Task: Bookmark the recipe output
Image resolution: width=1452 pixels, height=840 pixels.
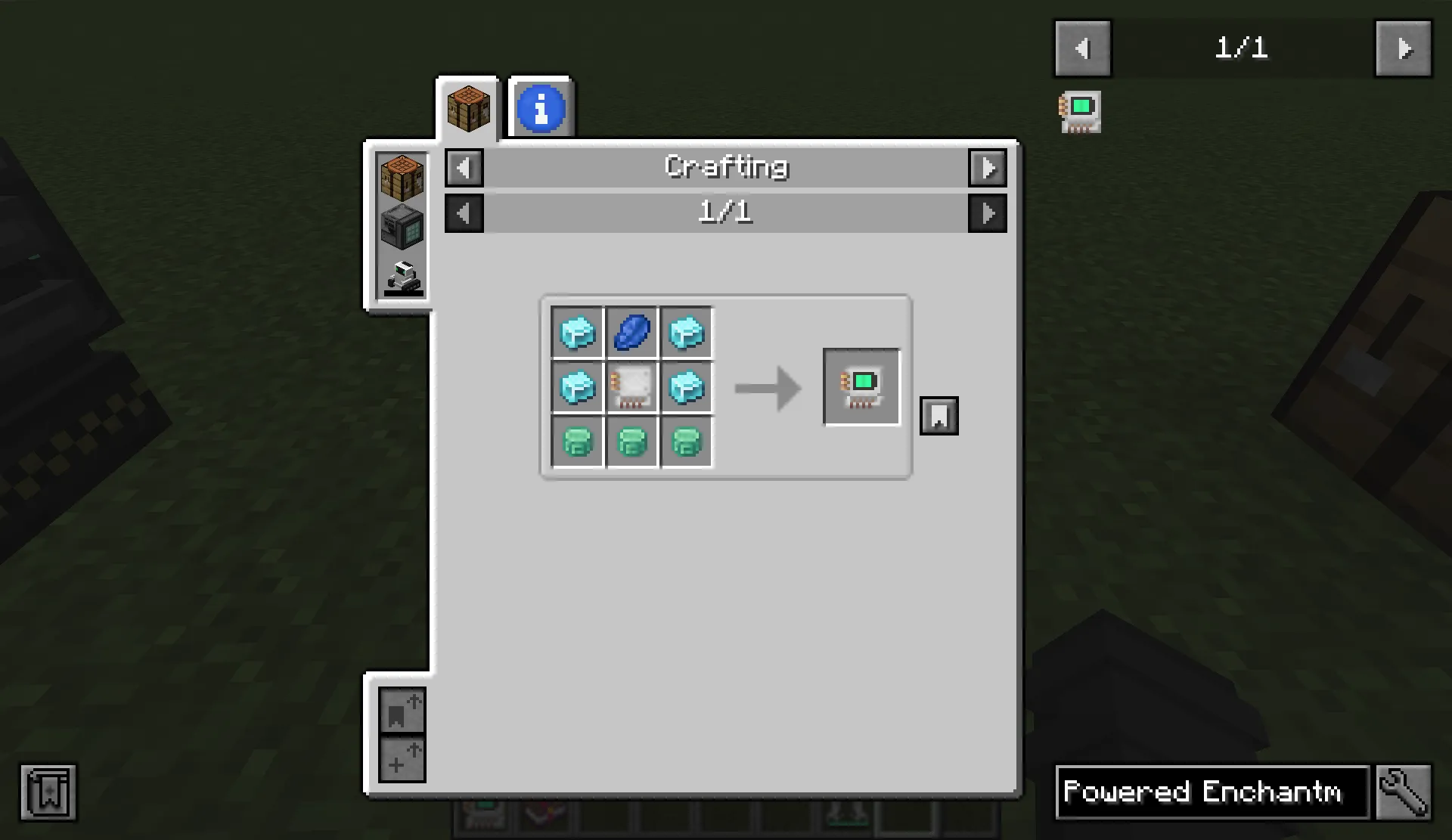Action: click(x=939, y=416)
